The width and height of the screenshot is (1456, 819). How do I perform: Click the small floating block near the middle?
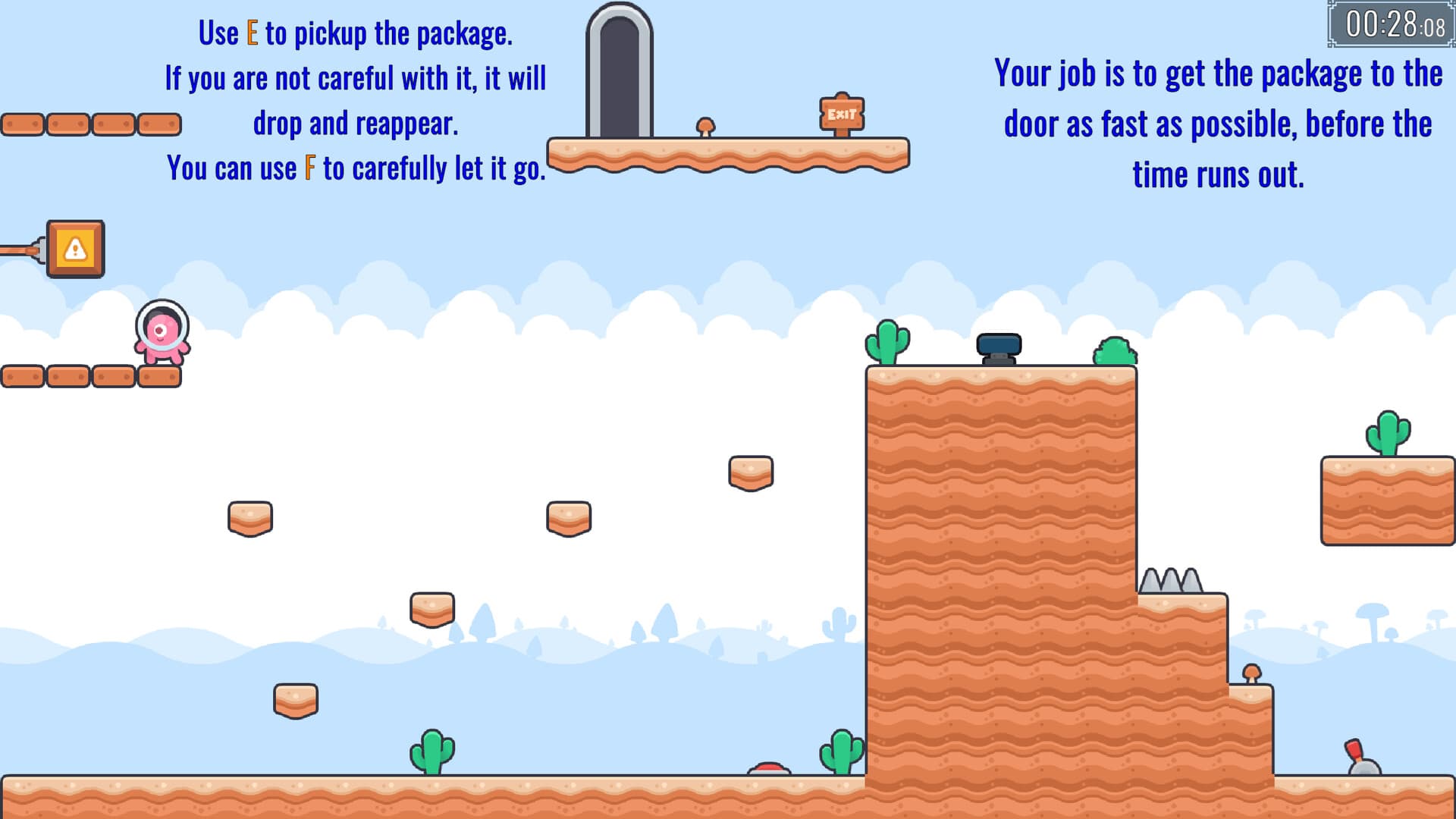click(567, 519)
